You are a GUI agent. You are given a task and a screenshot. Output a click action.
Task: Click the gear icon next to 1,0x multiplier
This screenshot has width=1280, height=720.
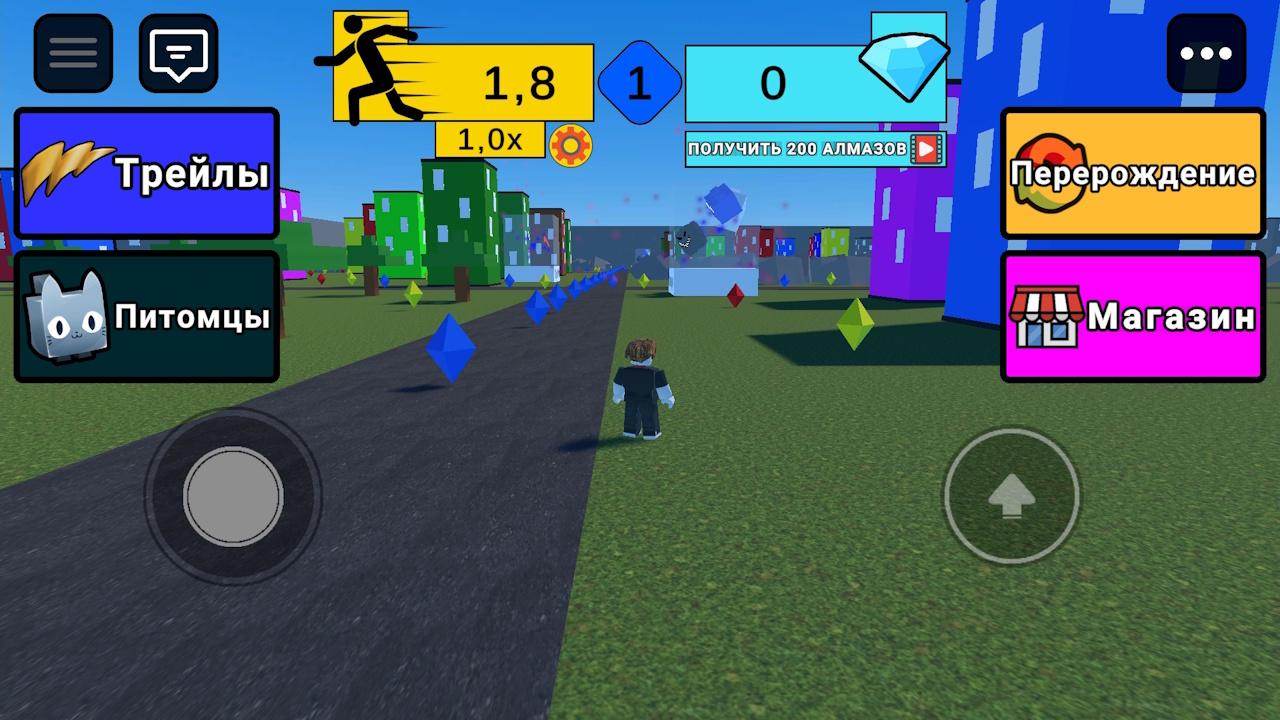pos(570,144)
